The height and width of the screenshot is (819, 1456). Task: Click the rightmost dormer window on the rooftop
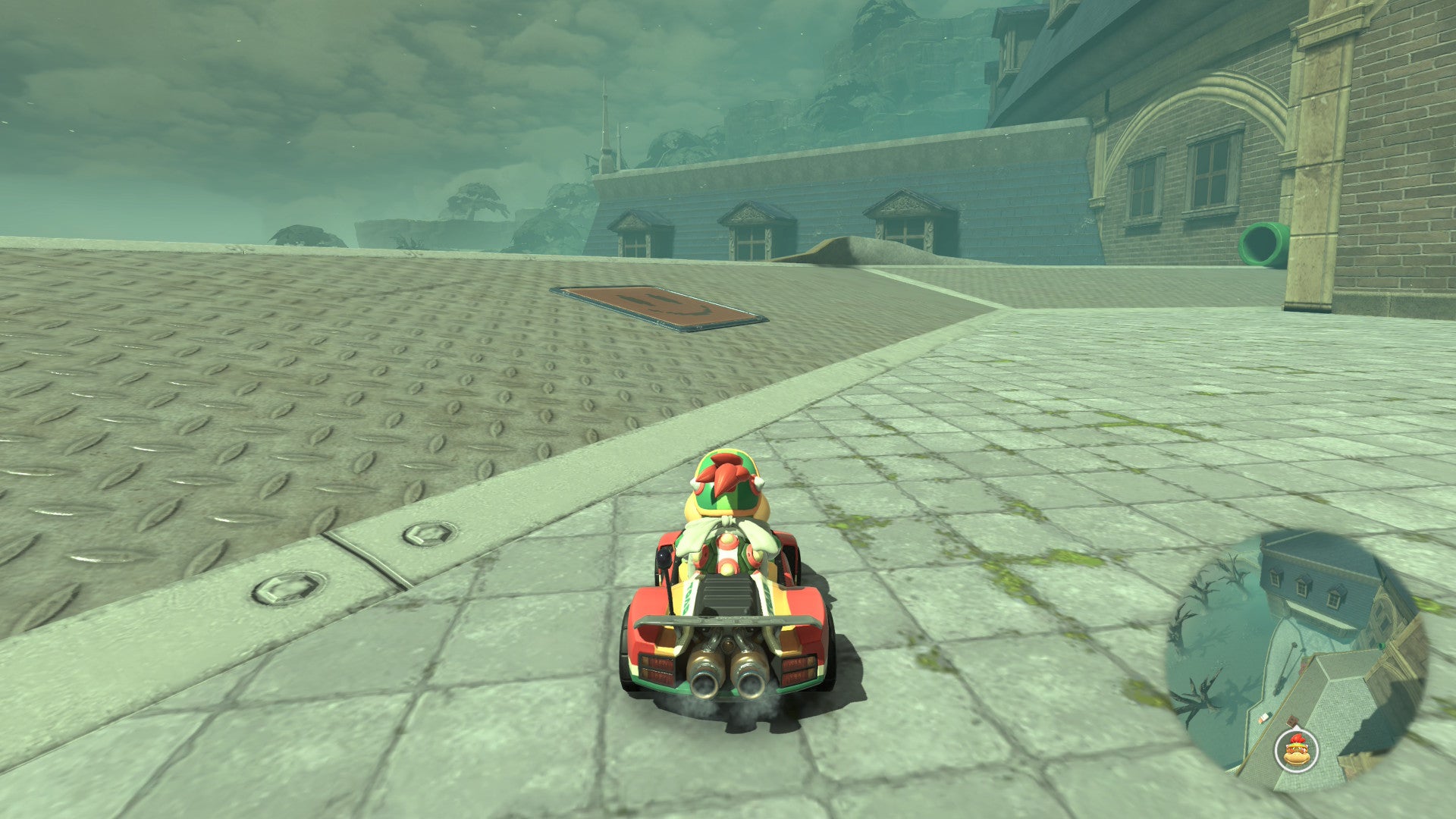(x=906, y=231)
